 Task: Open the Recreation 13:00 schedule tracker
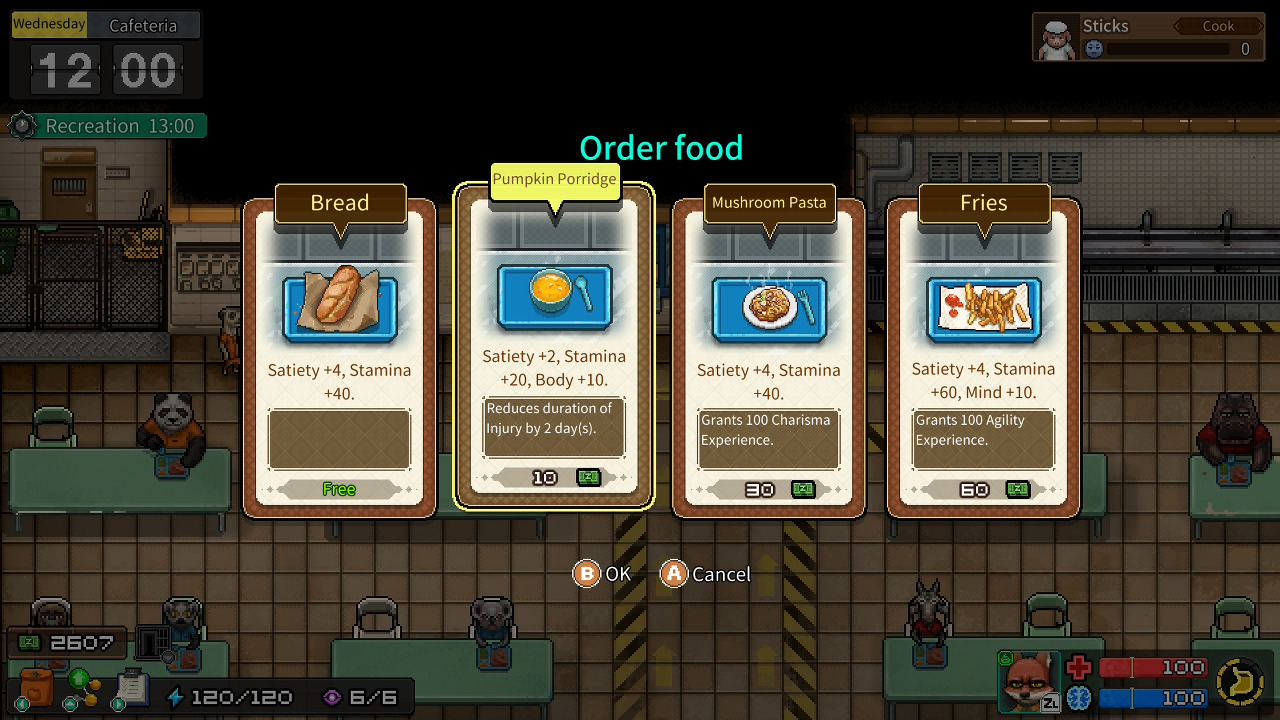pos(107,126)
